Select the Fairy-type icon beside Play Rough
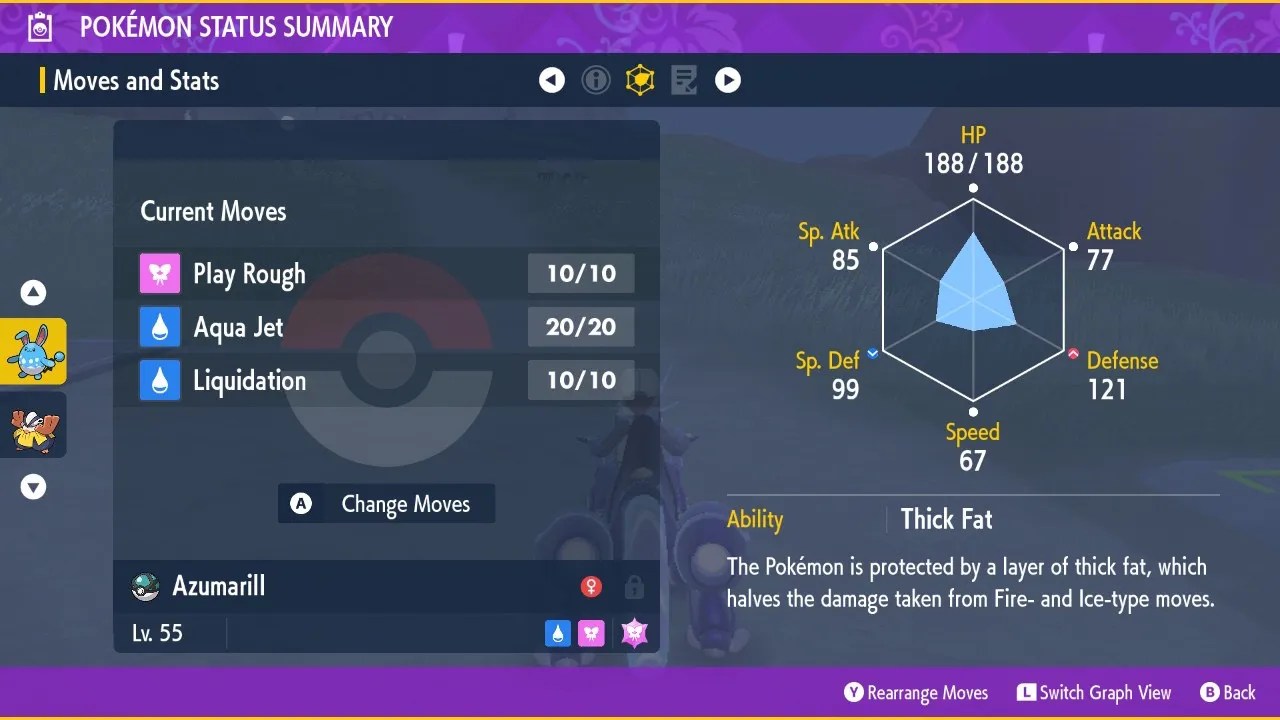1280x720 pixels. coord(161,273)
